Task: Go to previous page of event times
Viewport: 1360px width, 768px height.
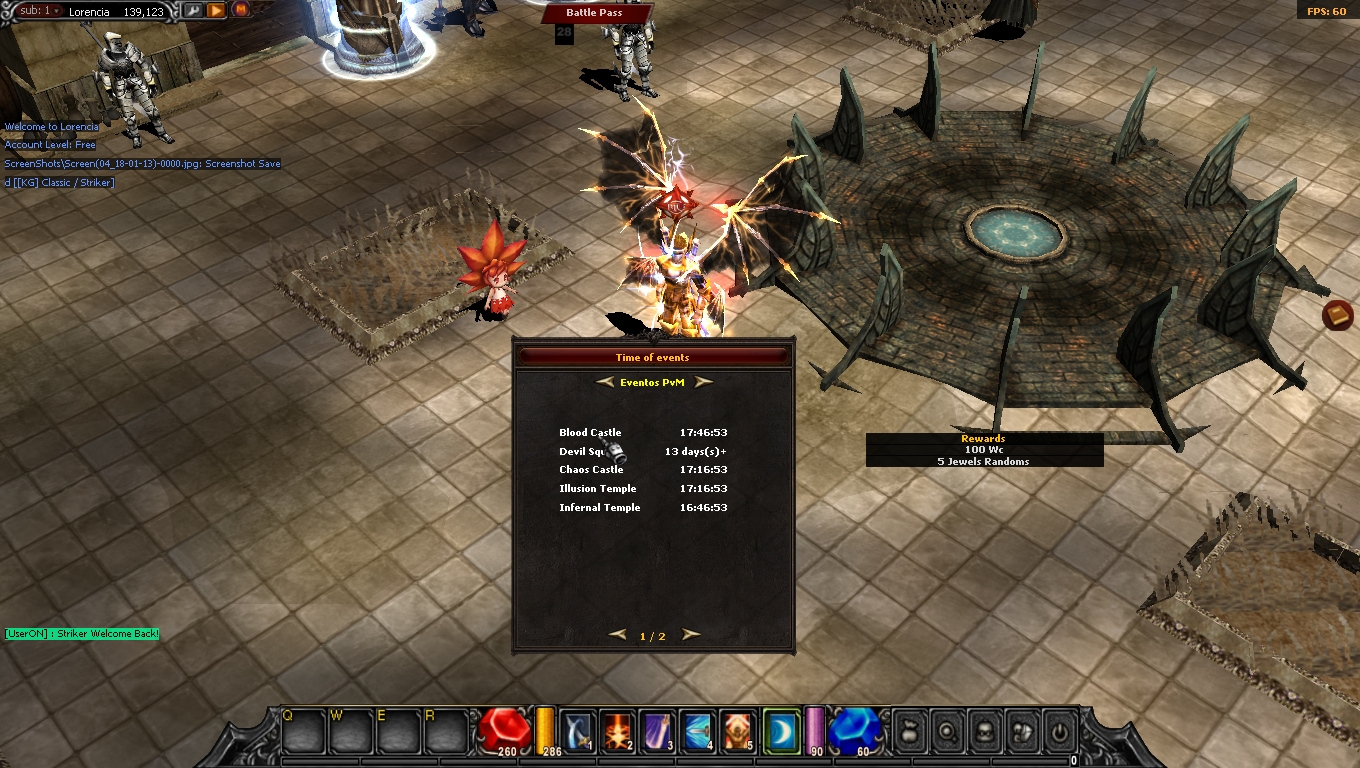Action: (x=618, y=635)
